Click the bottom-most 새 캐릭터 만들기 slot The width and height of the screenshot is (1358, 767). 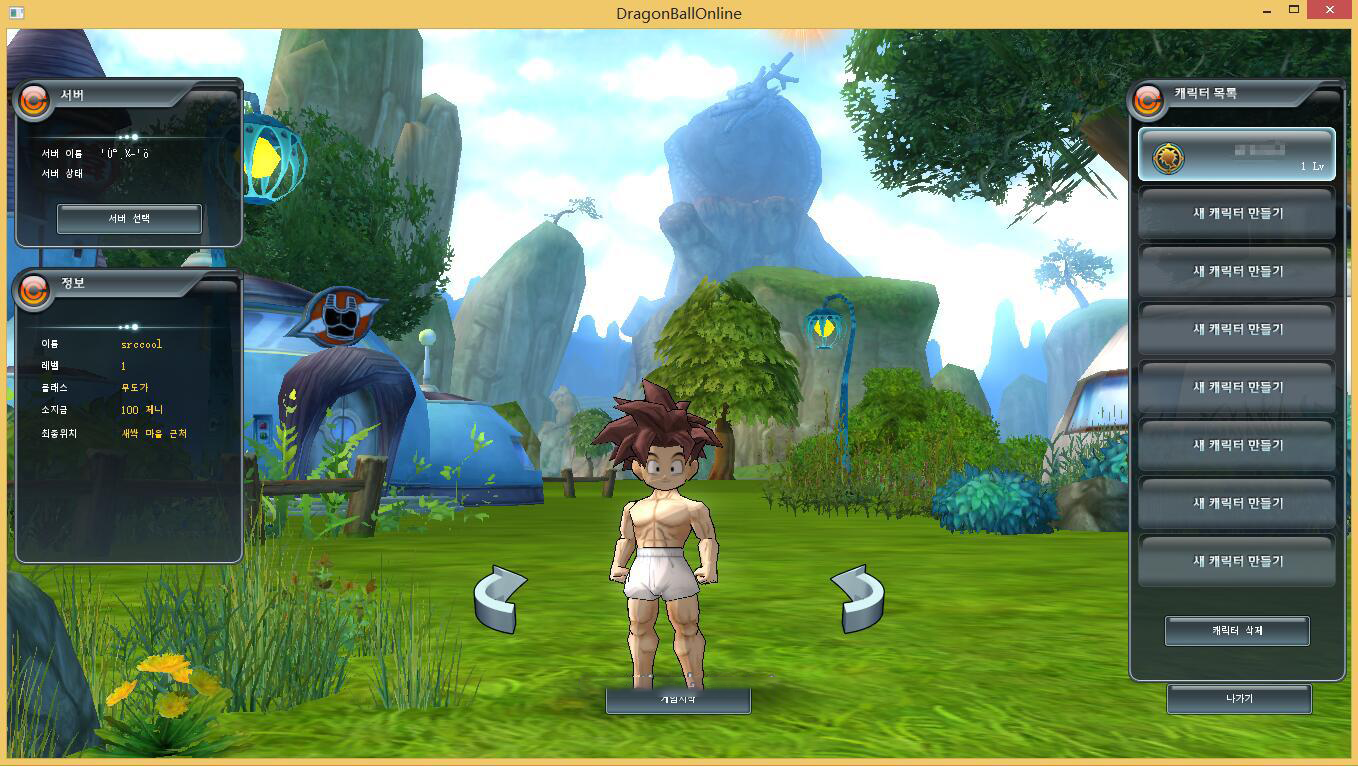coord(1236,561)
